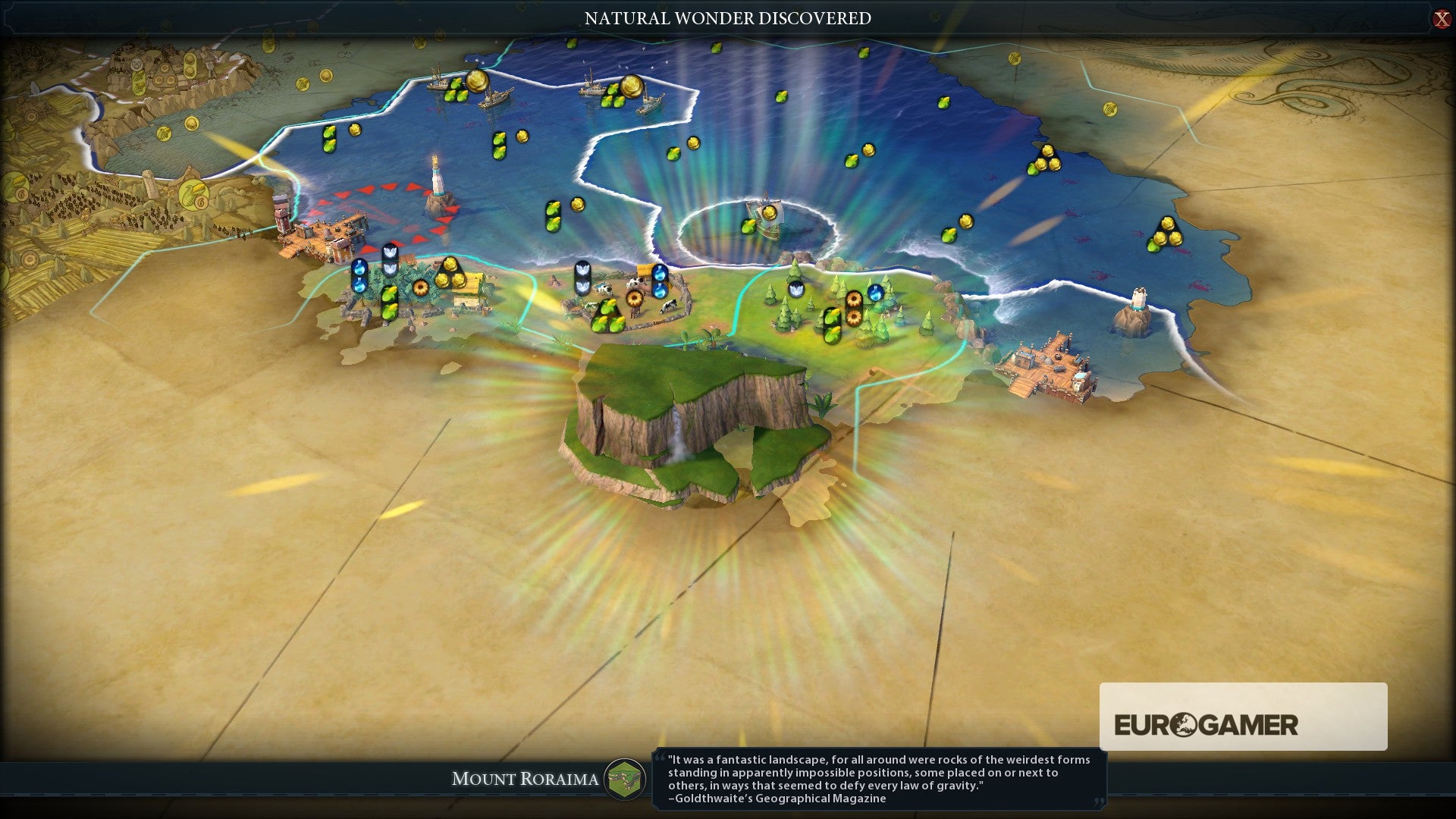Click the Natural Wonder Discovered header banner
This screenshot has width=1456, height=819.
tap(726, 18)
